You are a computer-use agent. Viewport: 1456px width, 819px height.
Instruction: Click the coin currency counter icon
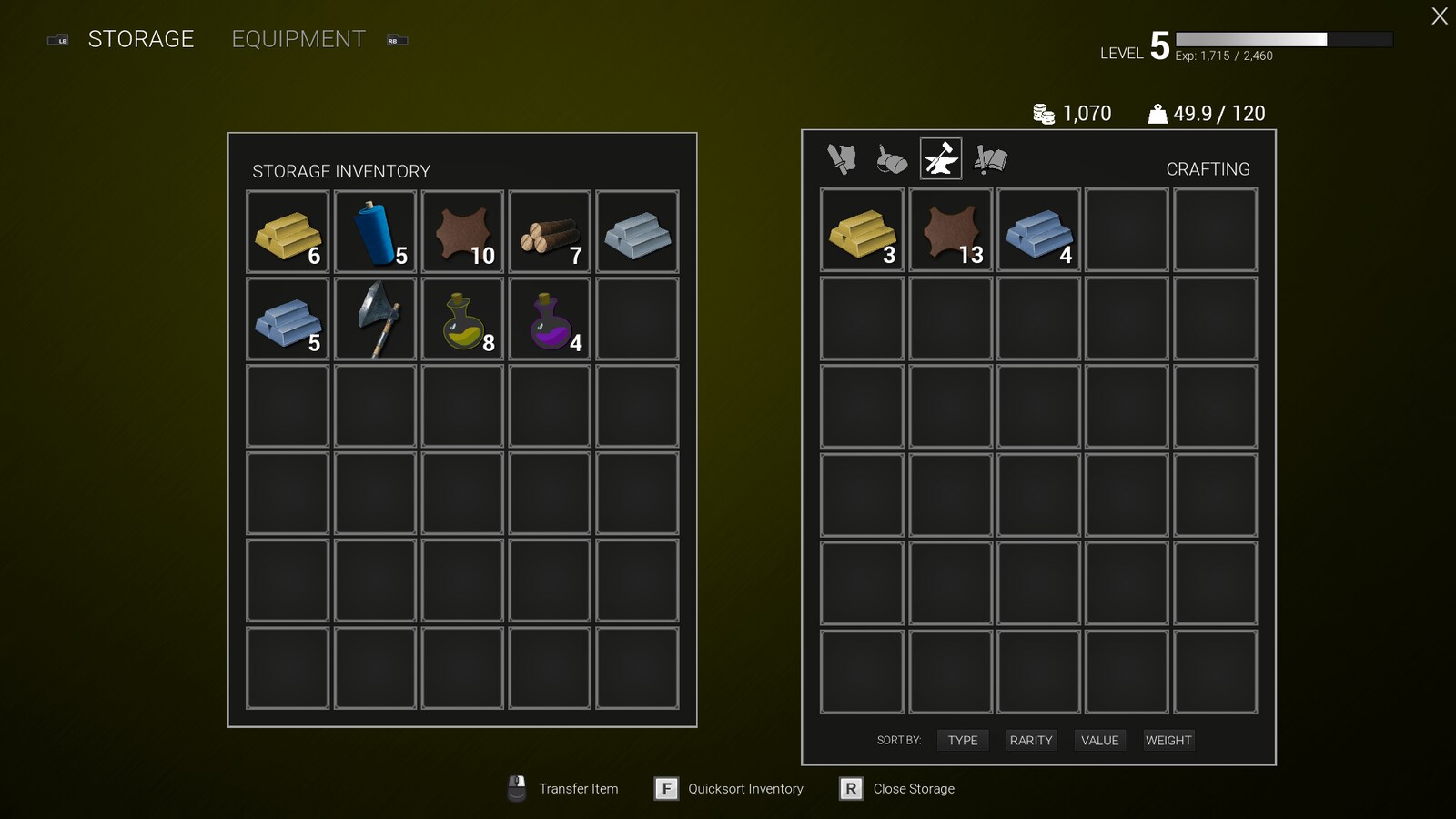(1043, 113)
